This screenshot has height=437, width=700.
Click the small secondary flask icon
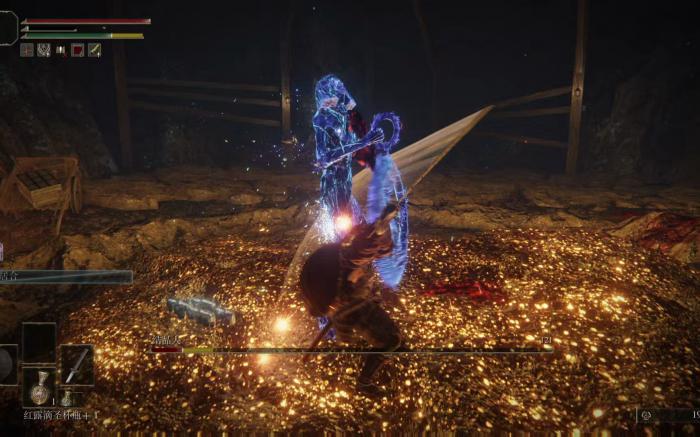[x=65, y=398]
